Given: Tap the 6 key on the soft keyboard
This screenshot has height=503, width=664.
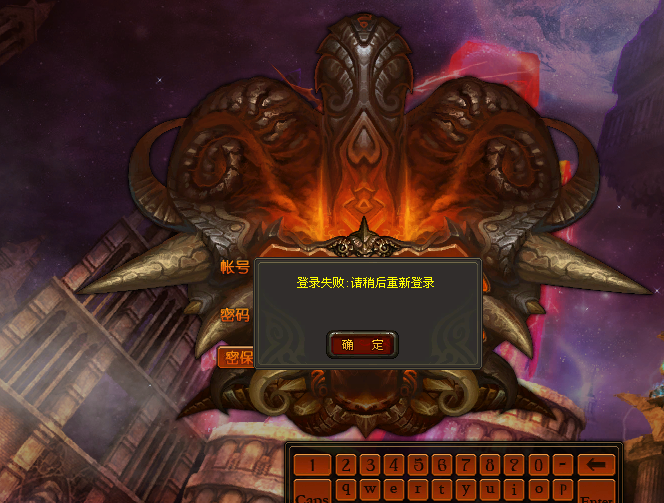Looking at the screenshot, I should click(442, 465).
